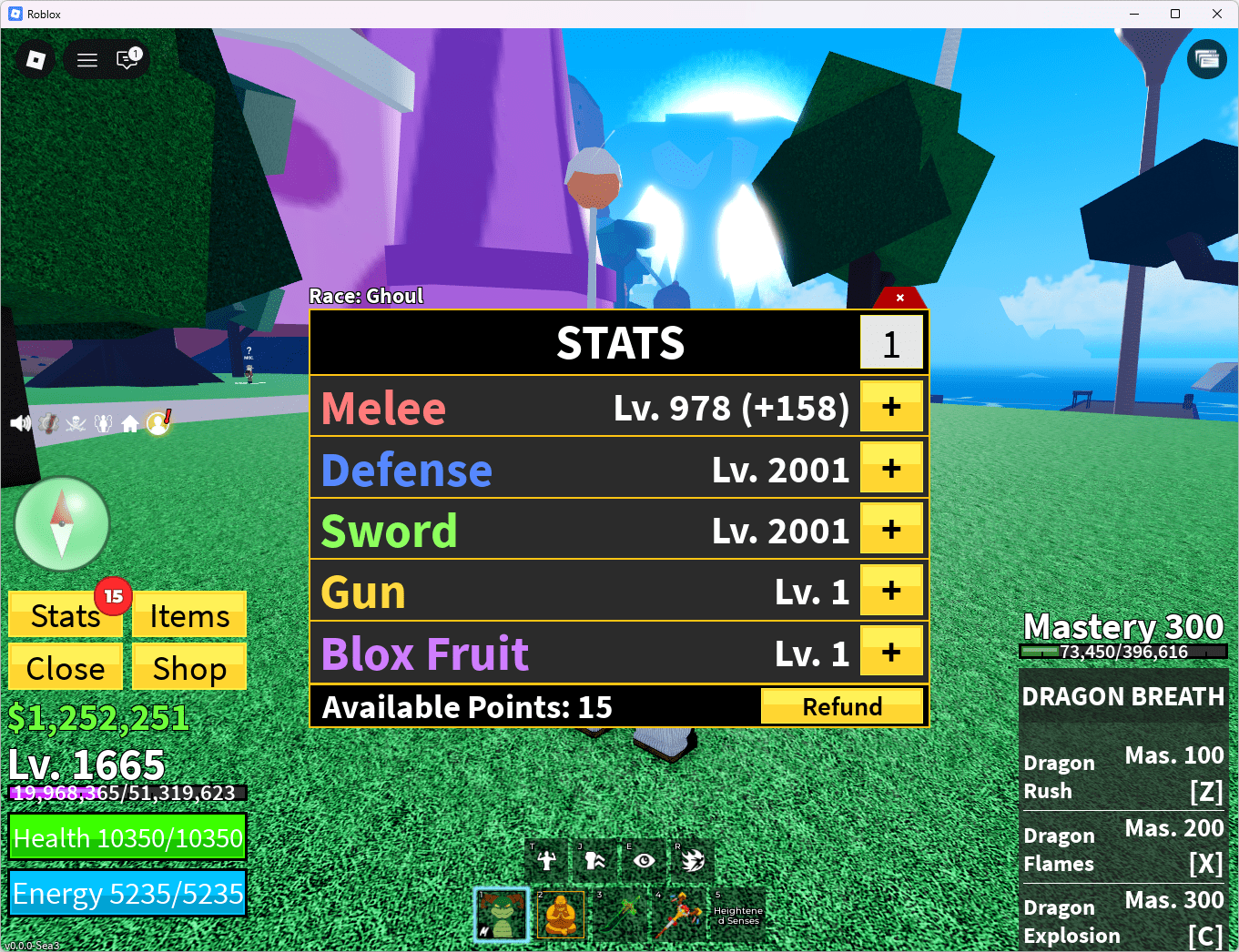Click the avatar icon with the exclamation mark
The height and width of the screenshot is (952, 1239).
pos(157,421)
